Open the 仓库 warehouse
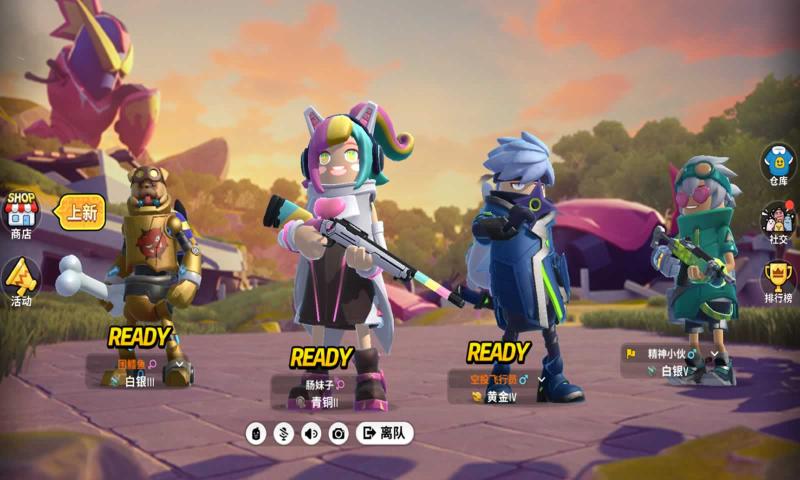 pyautogui.click(x=778, y=164)
